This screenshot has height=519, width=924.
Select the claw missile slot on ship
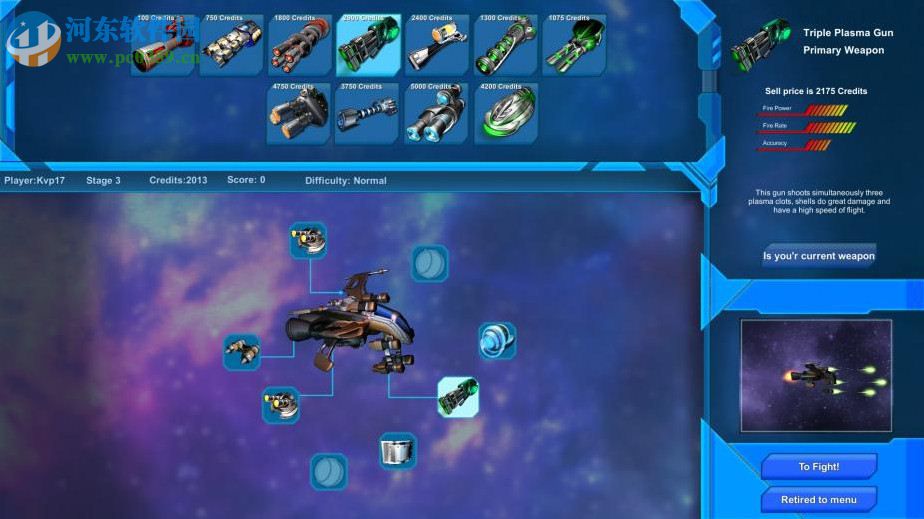(x=242, y=352)
